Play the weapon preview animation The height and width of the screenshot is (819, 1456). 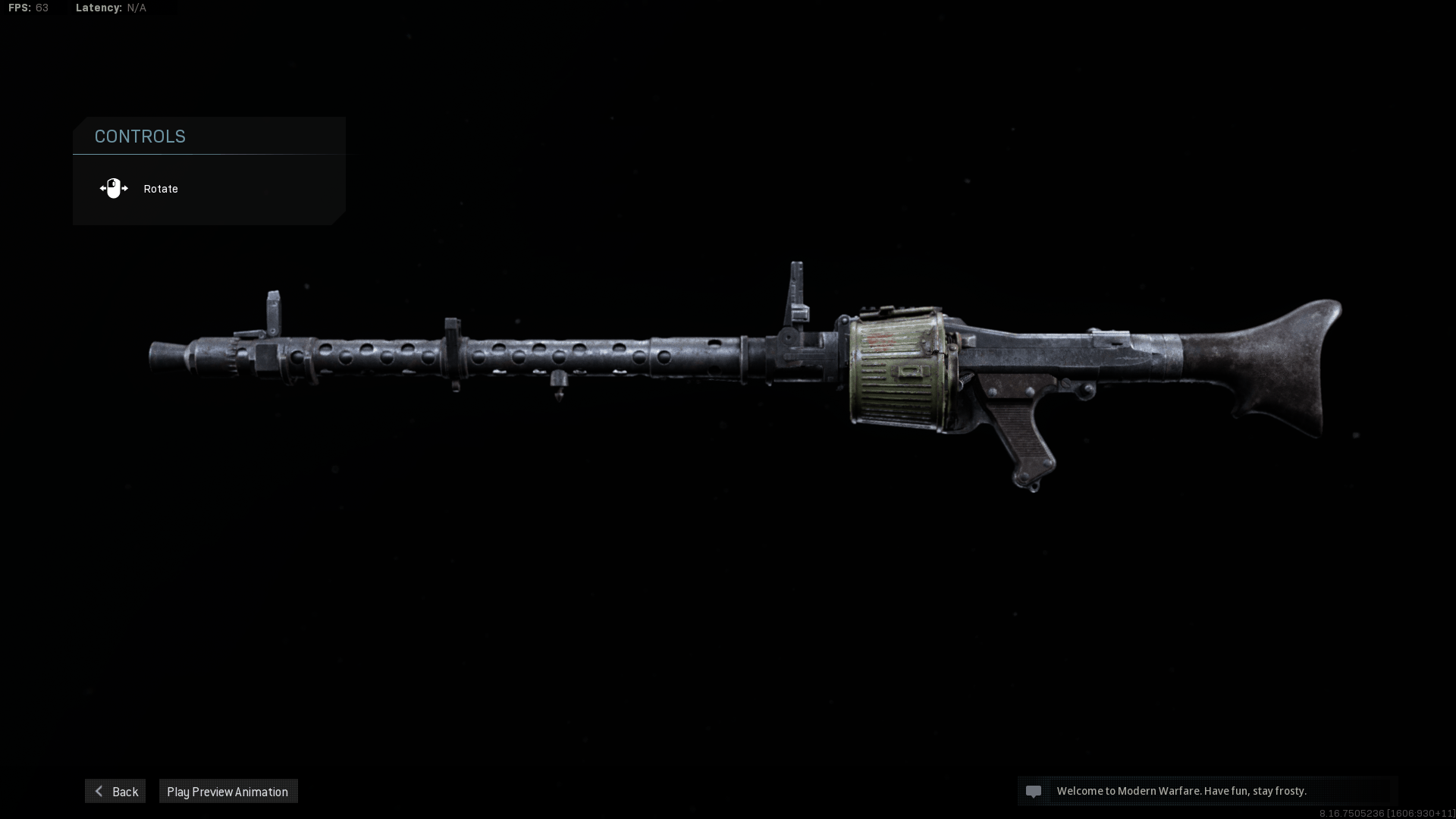pyautogui.click(x=227, y=791)
